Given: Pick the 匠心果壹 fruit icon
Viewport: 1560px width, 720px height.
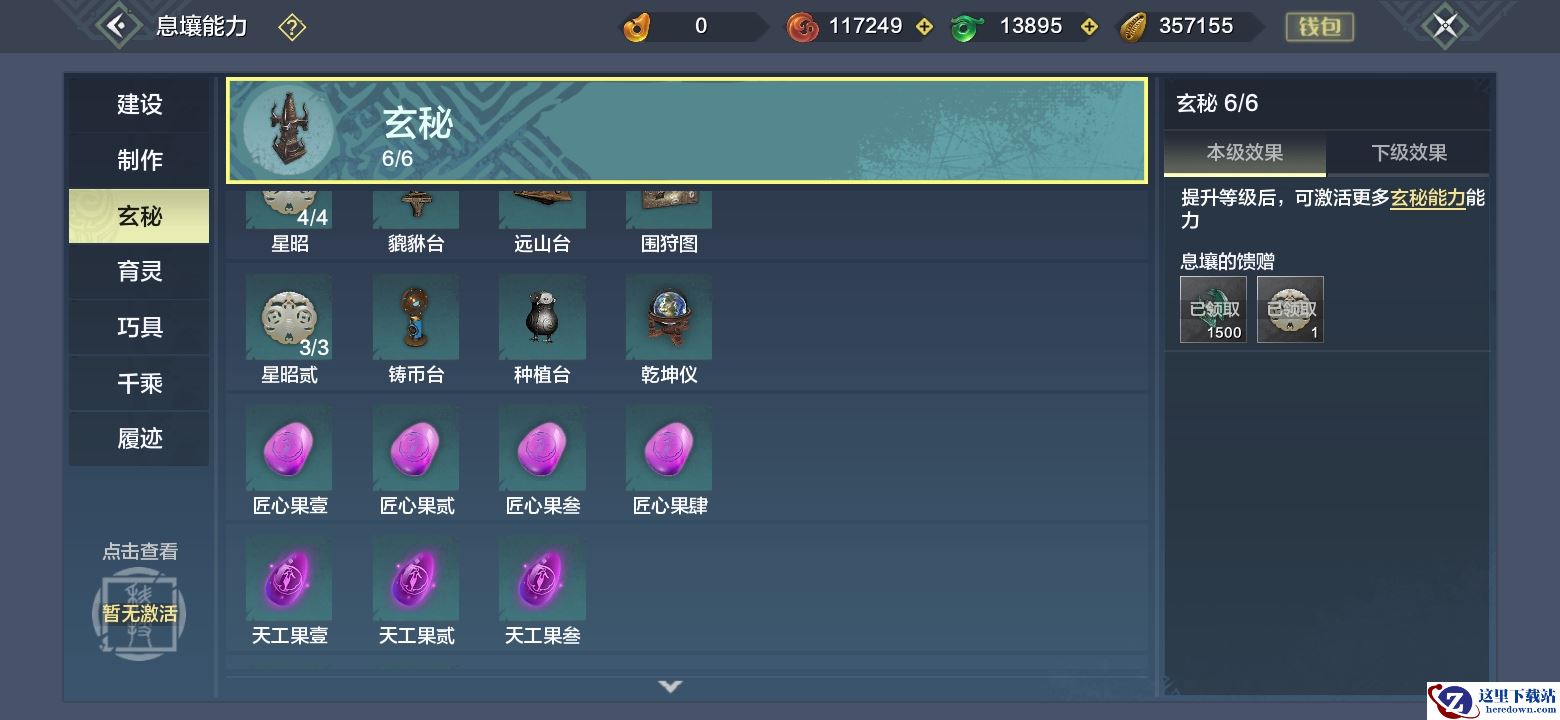Looking at the screenshot, I should (289, 449).
